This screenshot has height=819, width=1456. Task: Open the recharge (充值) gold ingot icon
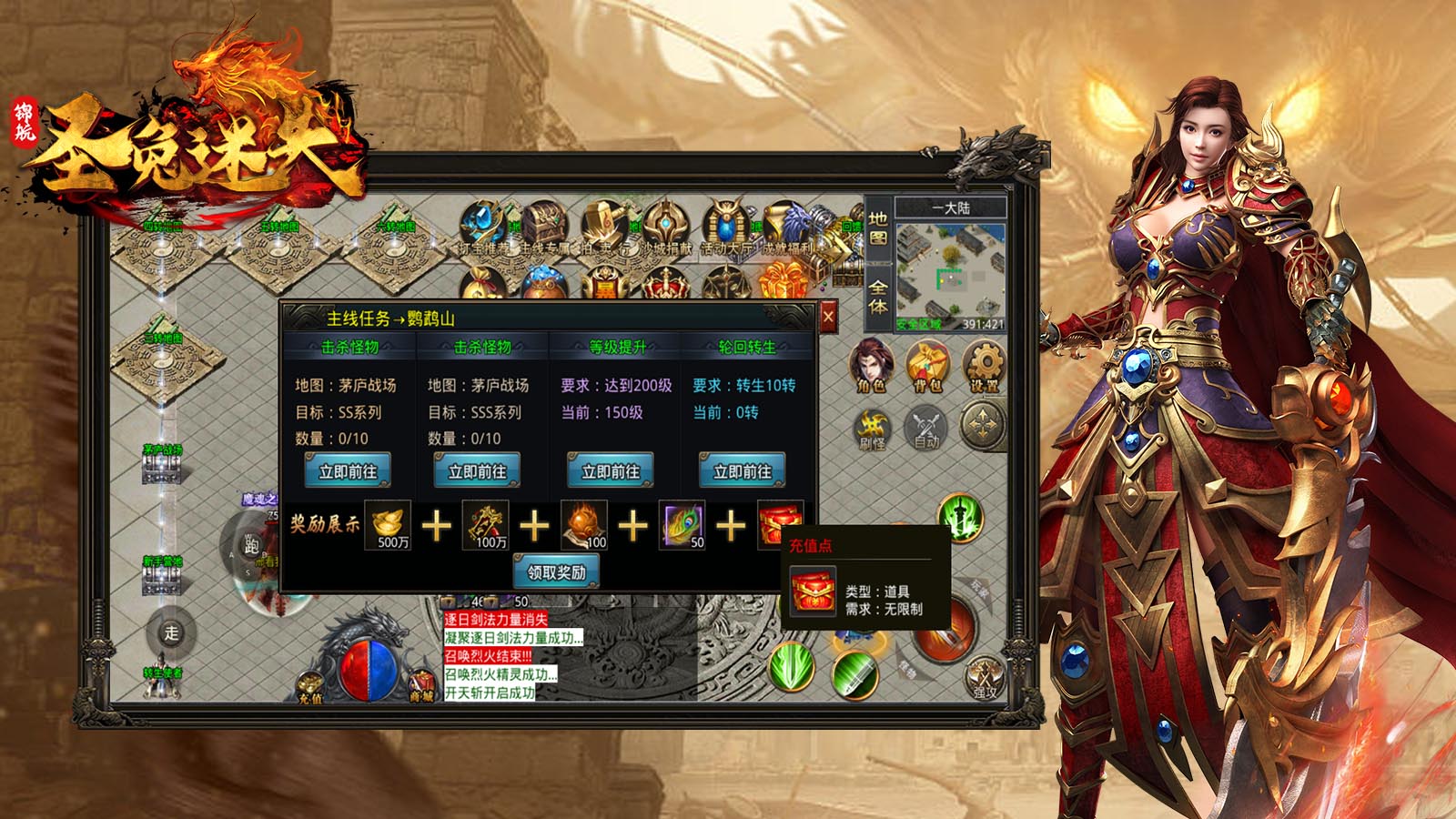click(311, 684)
